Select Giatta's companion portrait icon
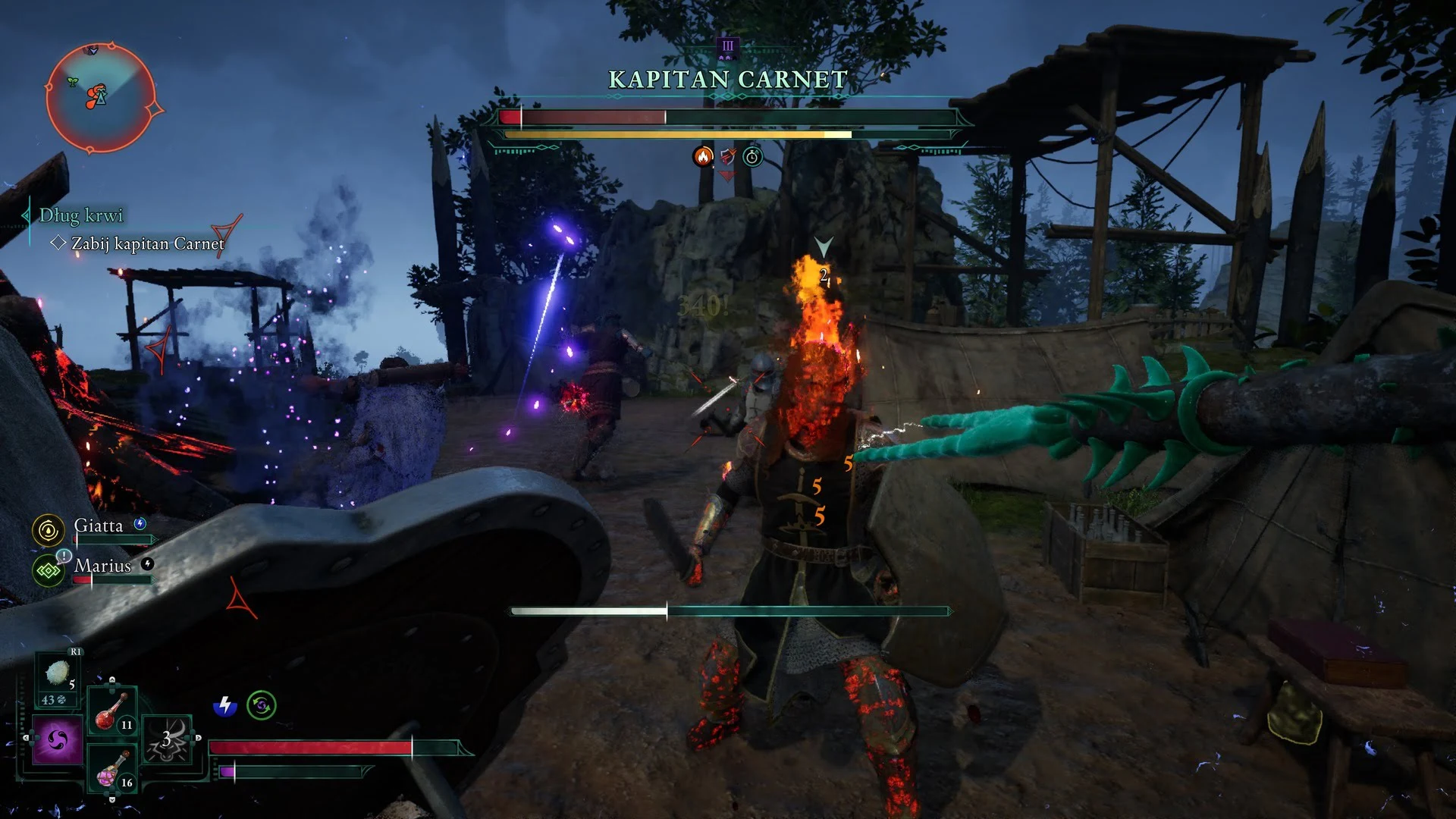1456x819 pixels. point(49,530)
